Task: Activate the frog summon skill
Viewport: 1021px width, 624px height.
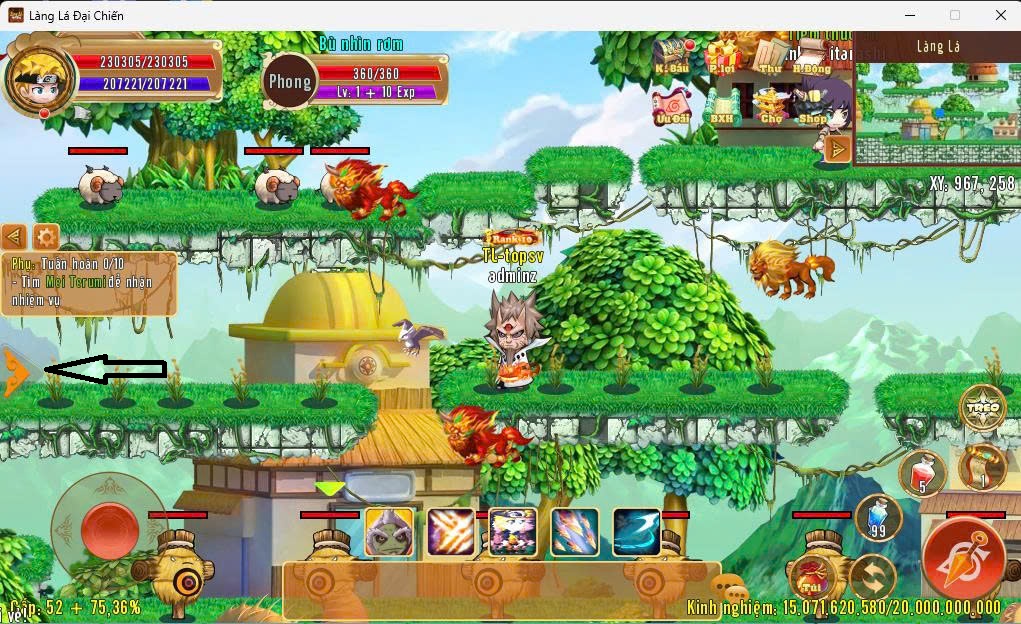Action: point(389,532)
